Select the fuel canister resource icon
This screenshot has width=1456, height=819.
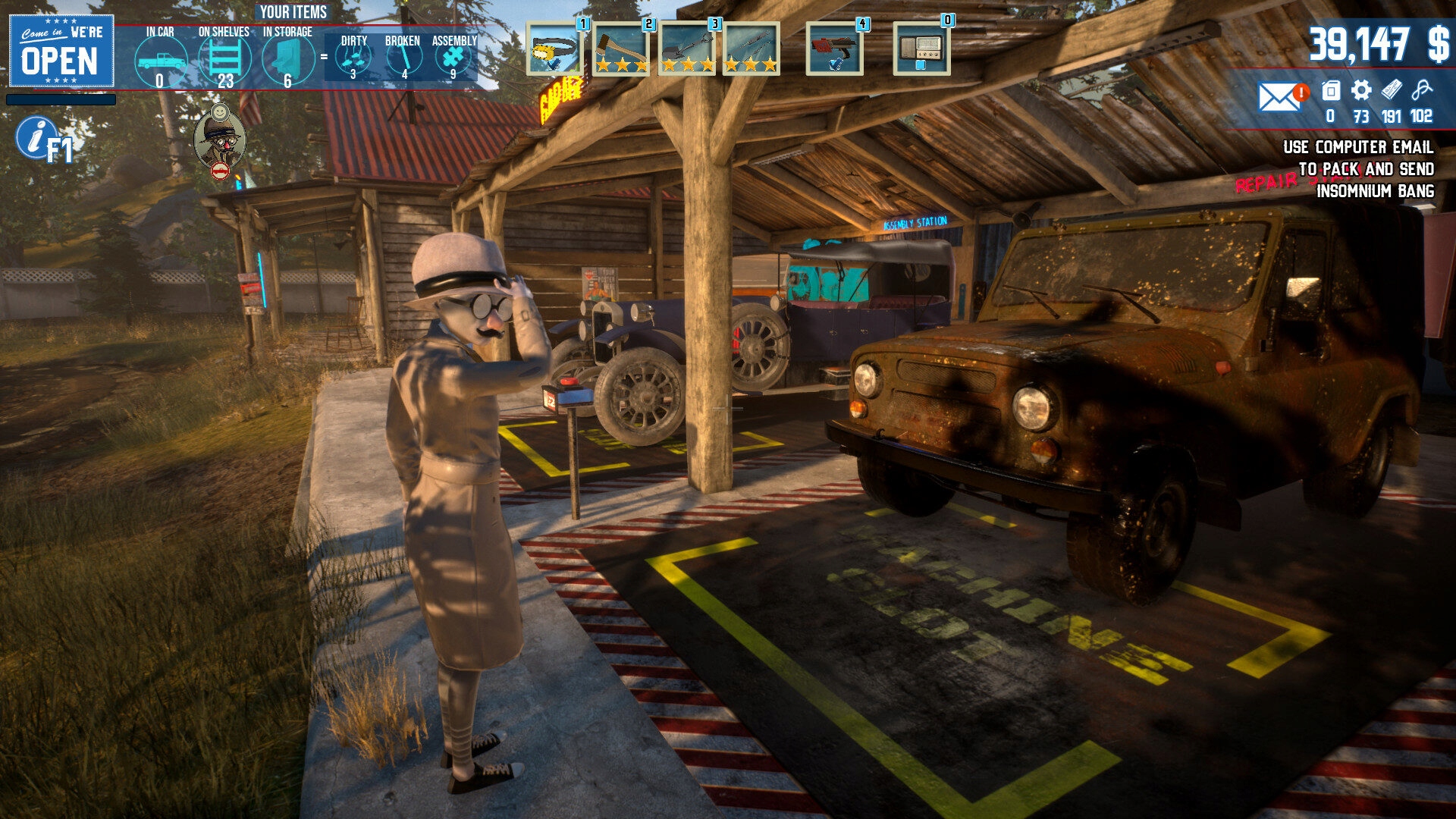click(1331, 91)
